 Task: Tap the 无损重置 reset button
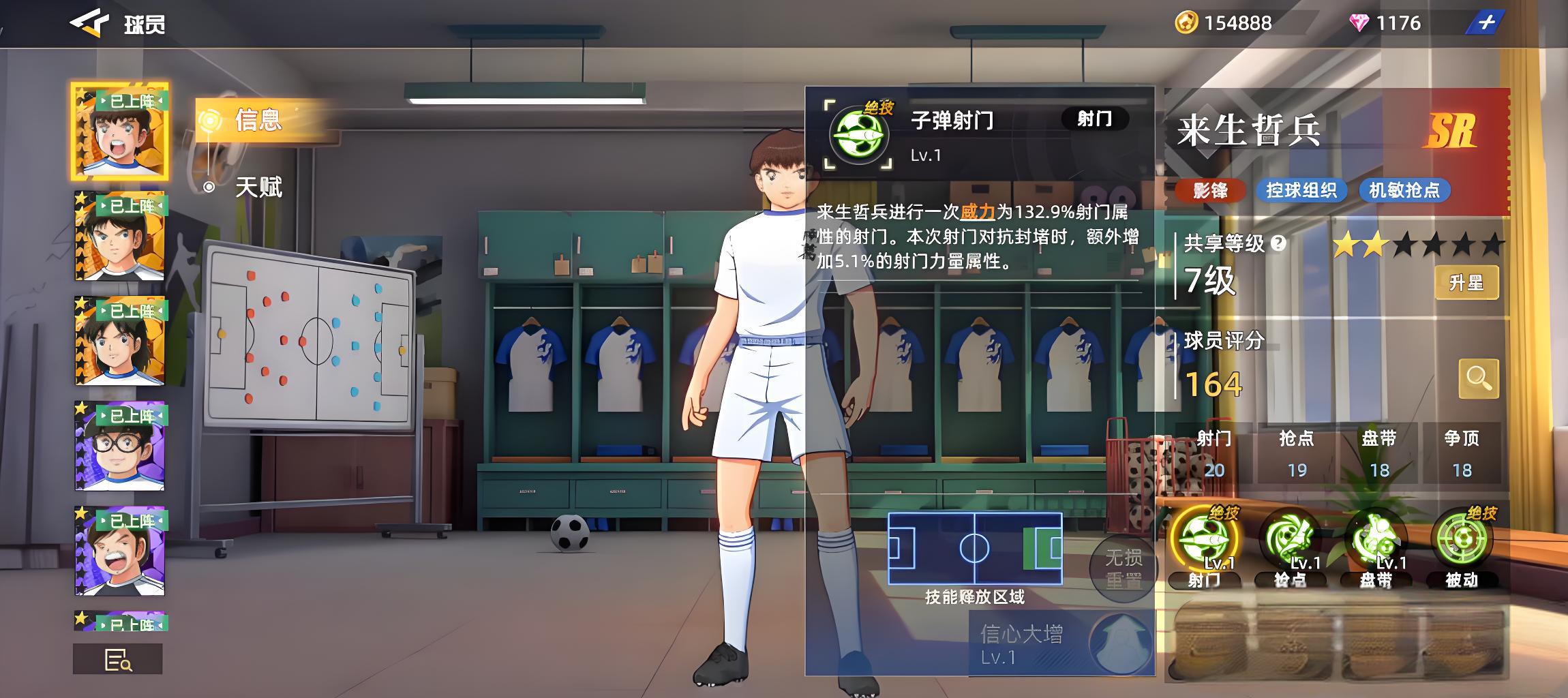click(x=1123, y=568)
